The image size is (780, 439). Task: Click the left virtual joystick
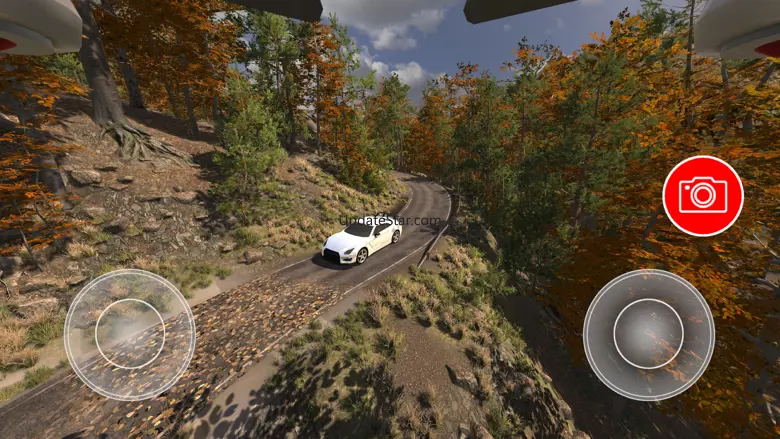click(130, 334)
